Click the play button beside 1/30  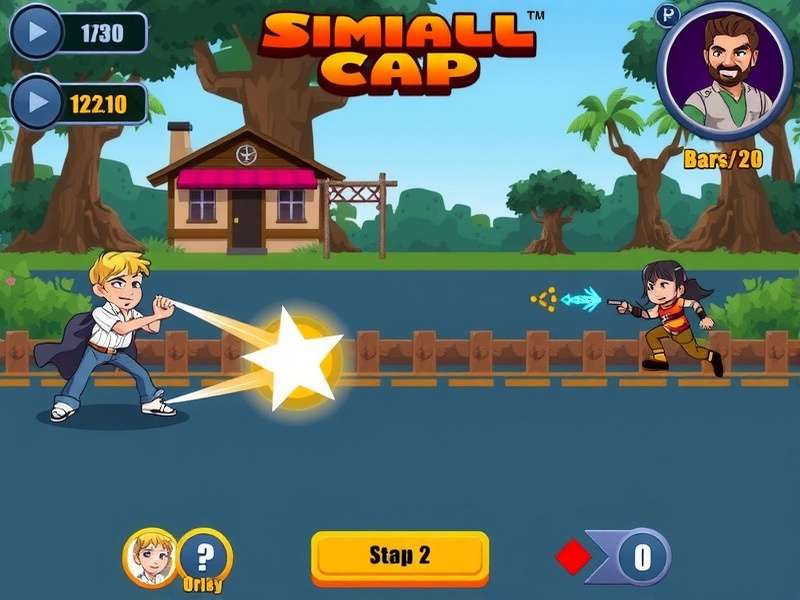point(36,33)
